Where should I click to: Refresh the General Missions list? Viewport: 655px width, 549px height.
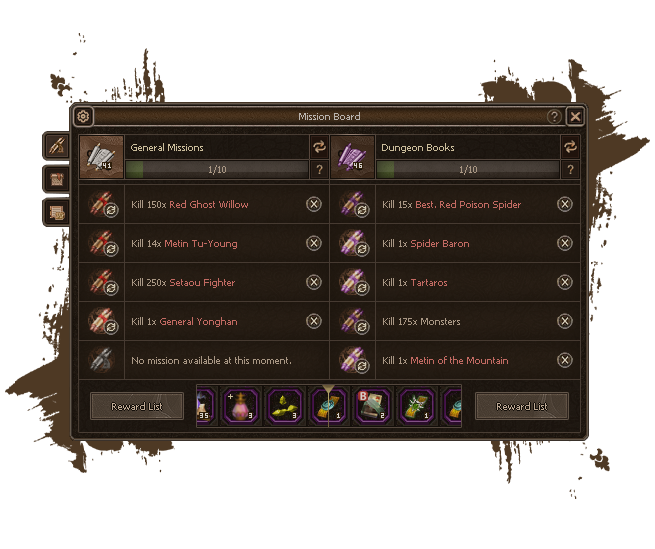point(319,147)
